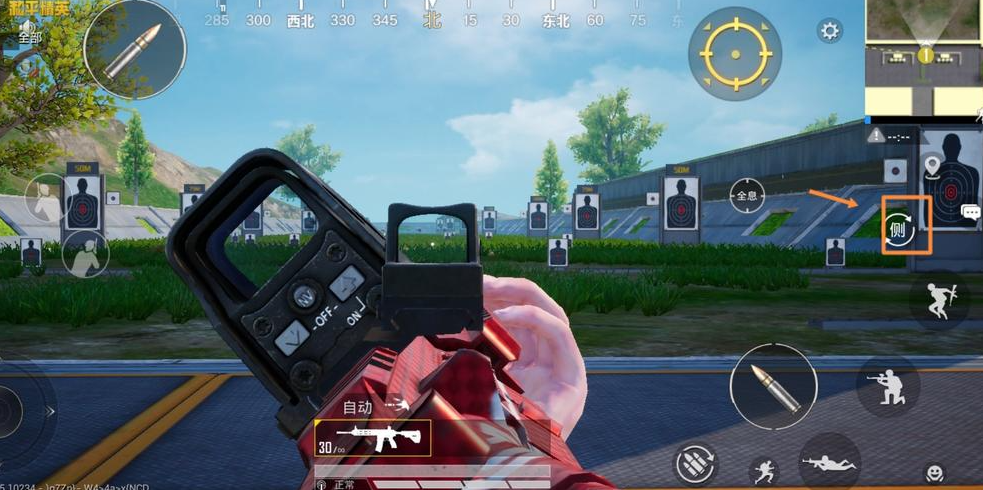Fire using the top-left bullet button

[x=134, y=49]
